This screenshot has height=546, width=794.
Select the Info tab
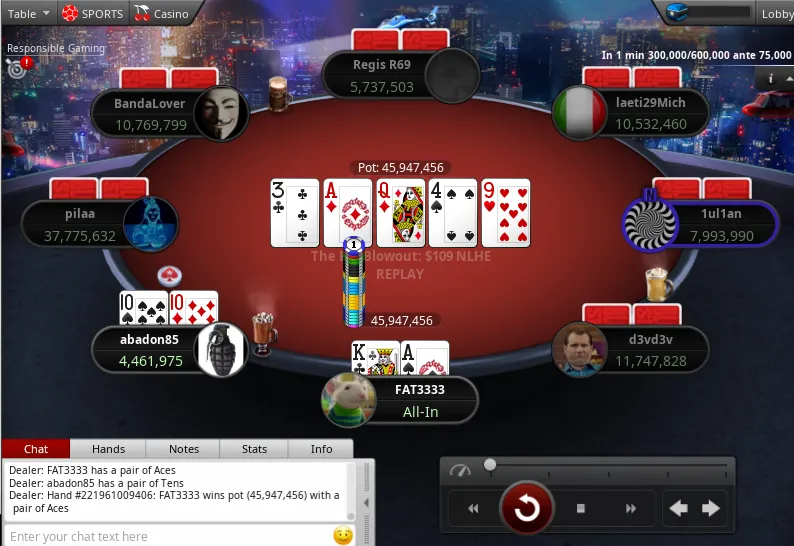(x=321, y=450)
